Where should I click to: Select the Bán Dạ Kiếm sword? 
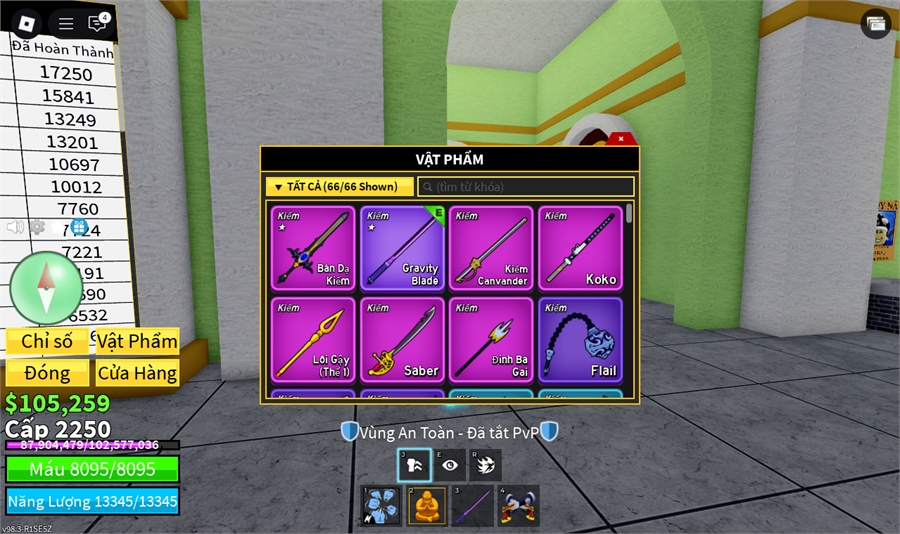[313, 248]
